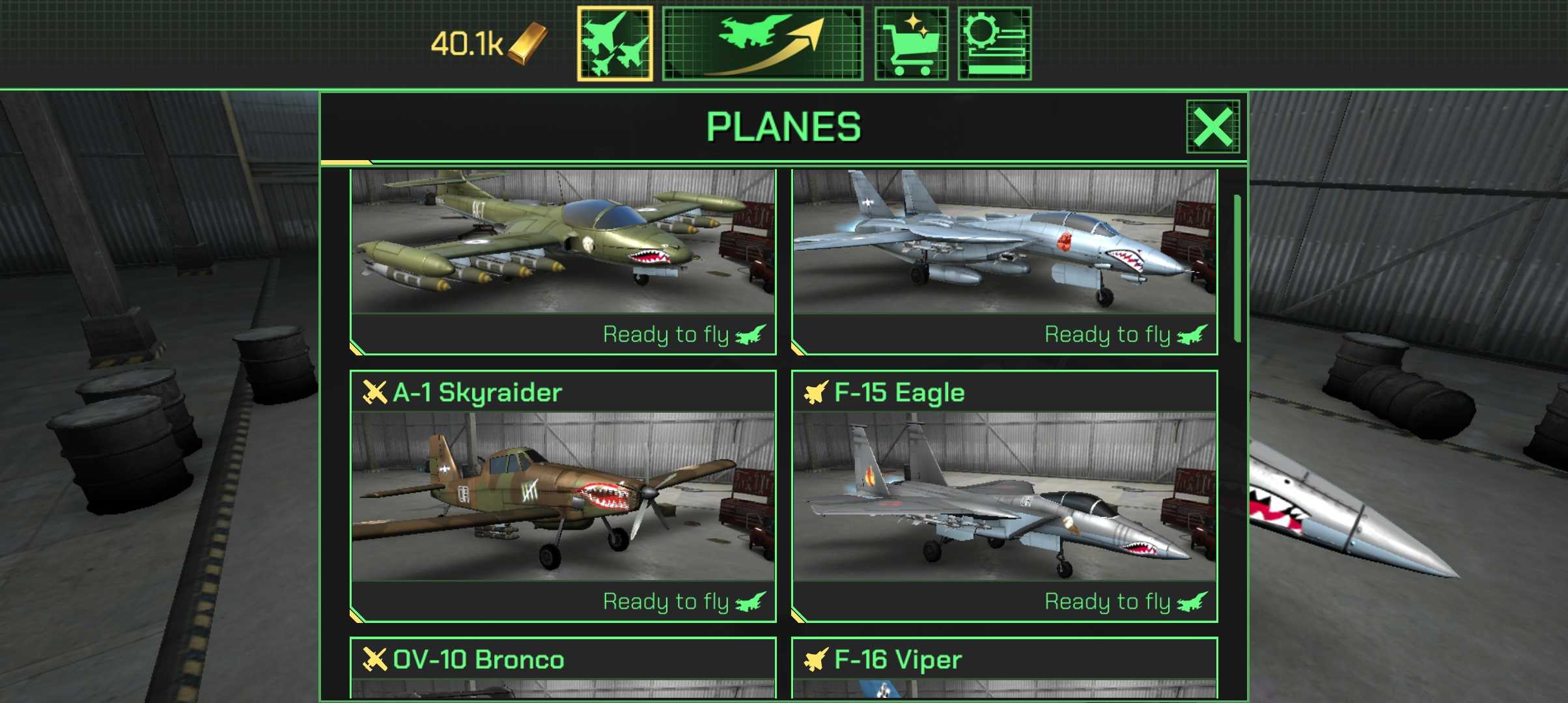Select the A-1 Skyraider plane card
Screen dimensions: 1568x703
coord(563,496)
